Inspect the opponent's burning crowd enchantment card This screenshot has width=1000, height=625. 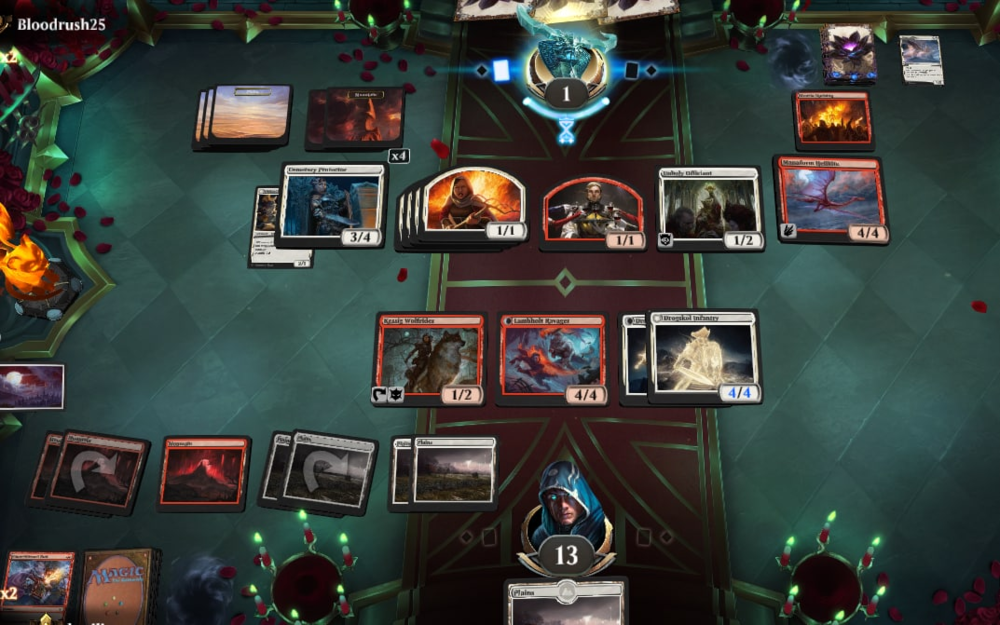point(833,120)
